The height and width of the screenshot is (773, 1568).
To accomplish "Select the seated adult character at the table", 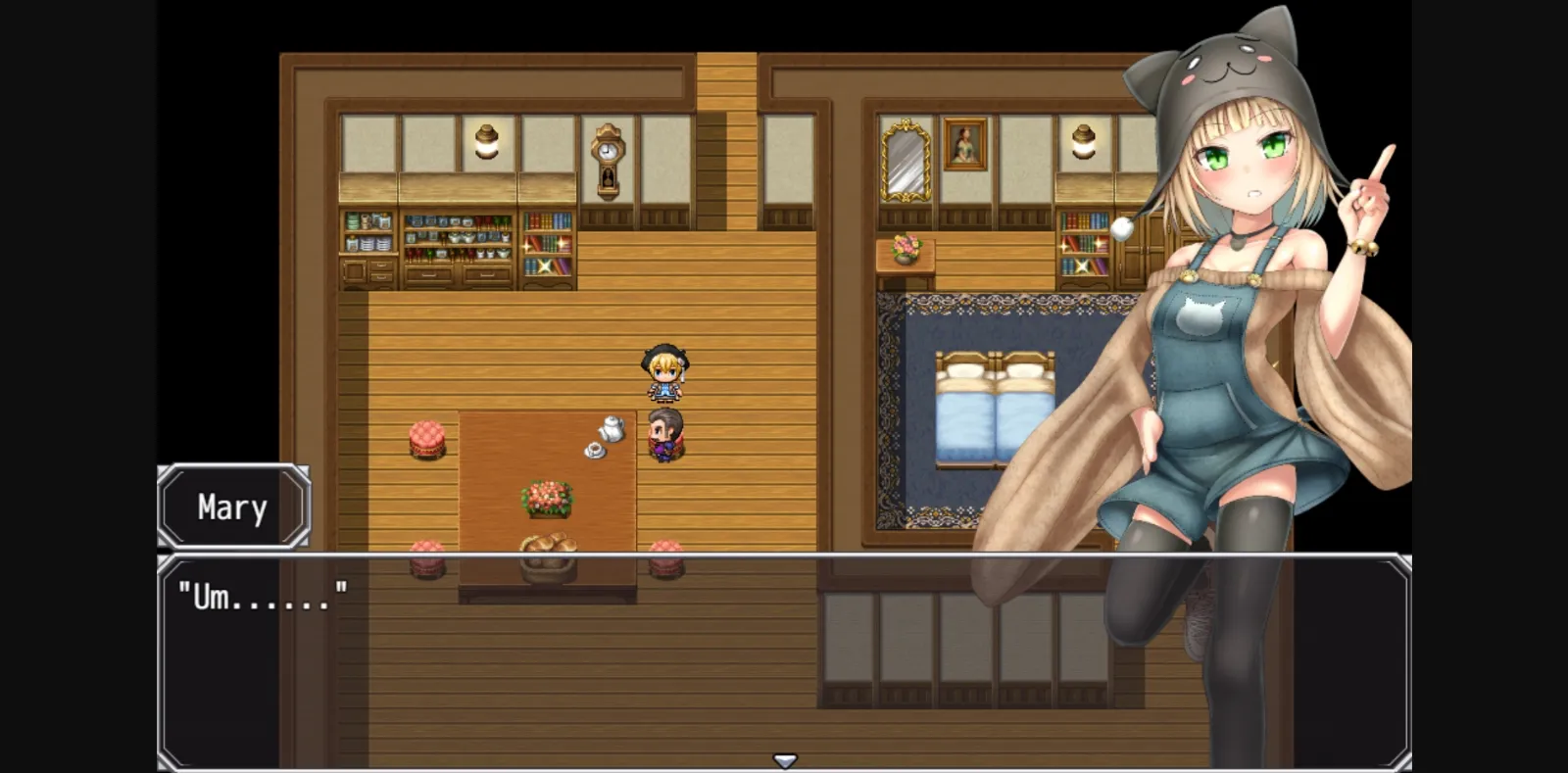I will (x=668, y=436).
